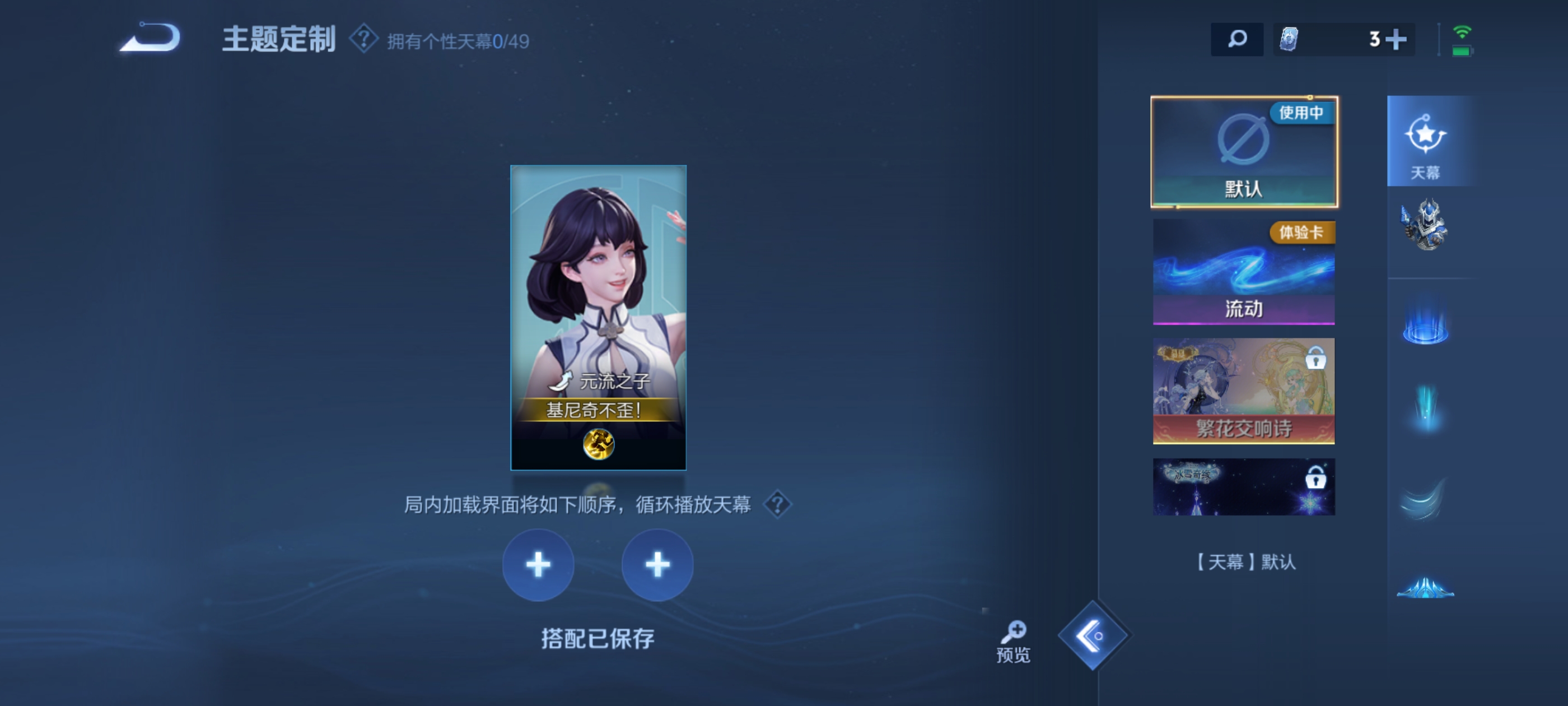This screenshot has width=1568, height=706.
Task: View the 拥有个性天幕0/49 counter
Action: (x=456, y=40)
